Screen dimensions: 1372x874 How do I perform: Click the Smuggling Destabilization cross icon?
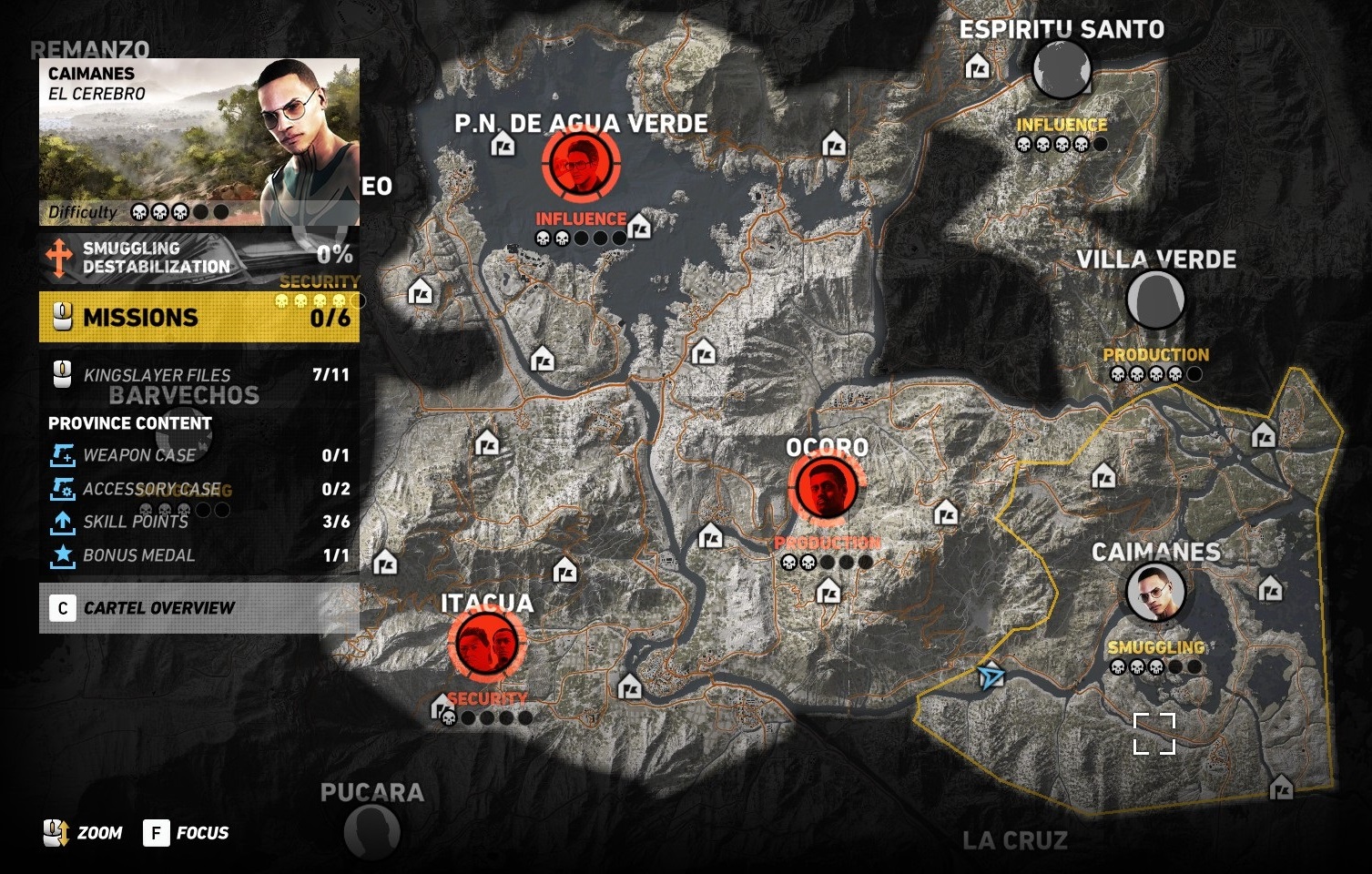click(x=59, y=256)
